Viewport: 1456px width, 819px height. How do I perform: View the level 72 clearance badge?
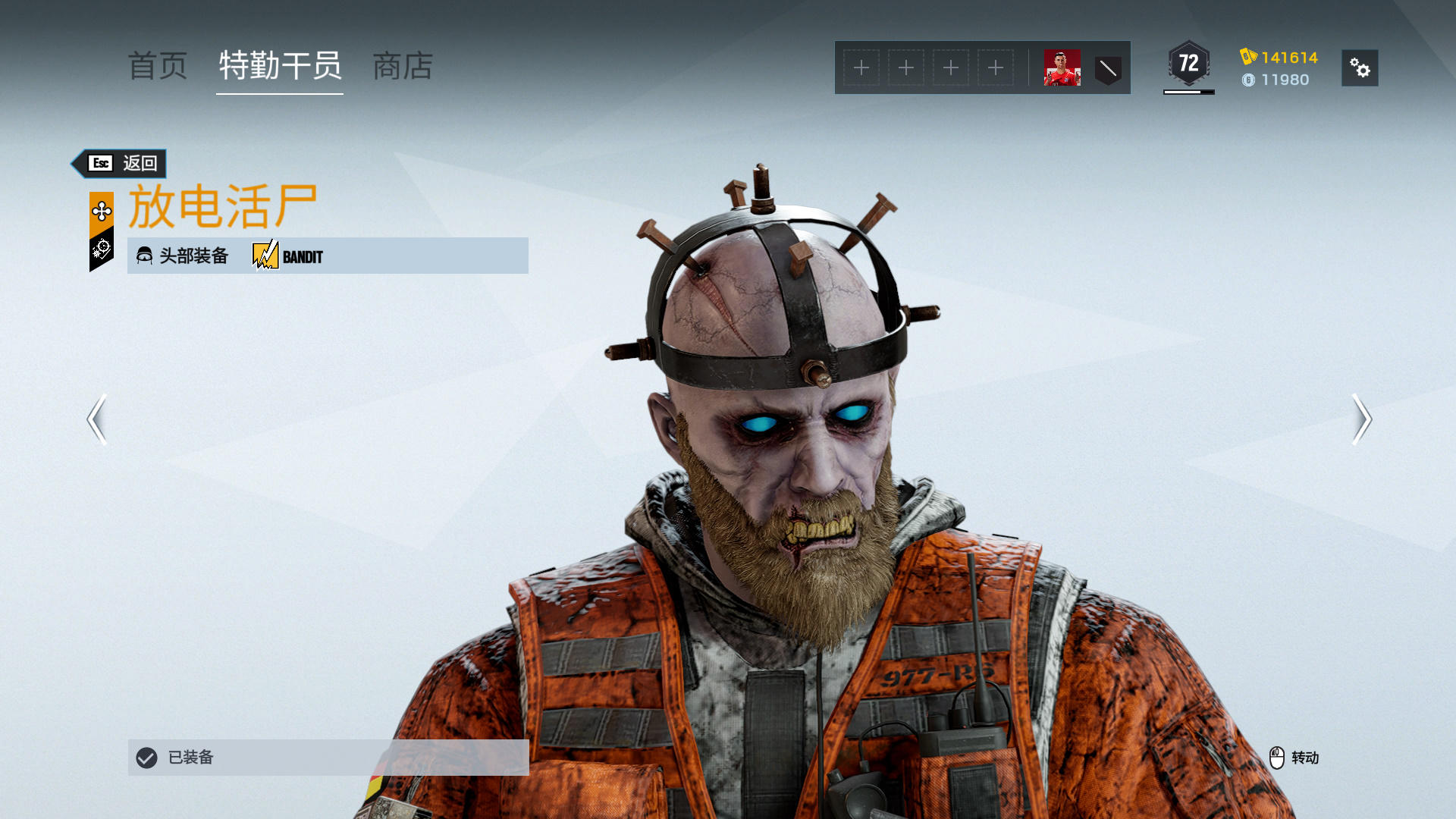pos(1188,64)
